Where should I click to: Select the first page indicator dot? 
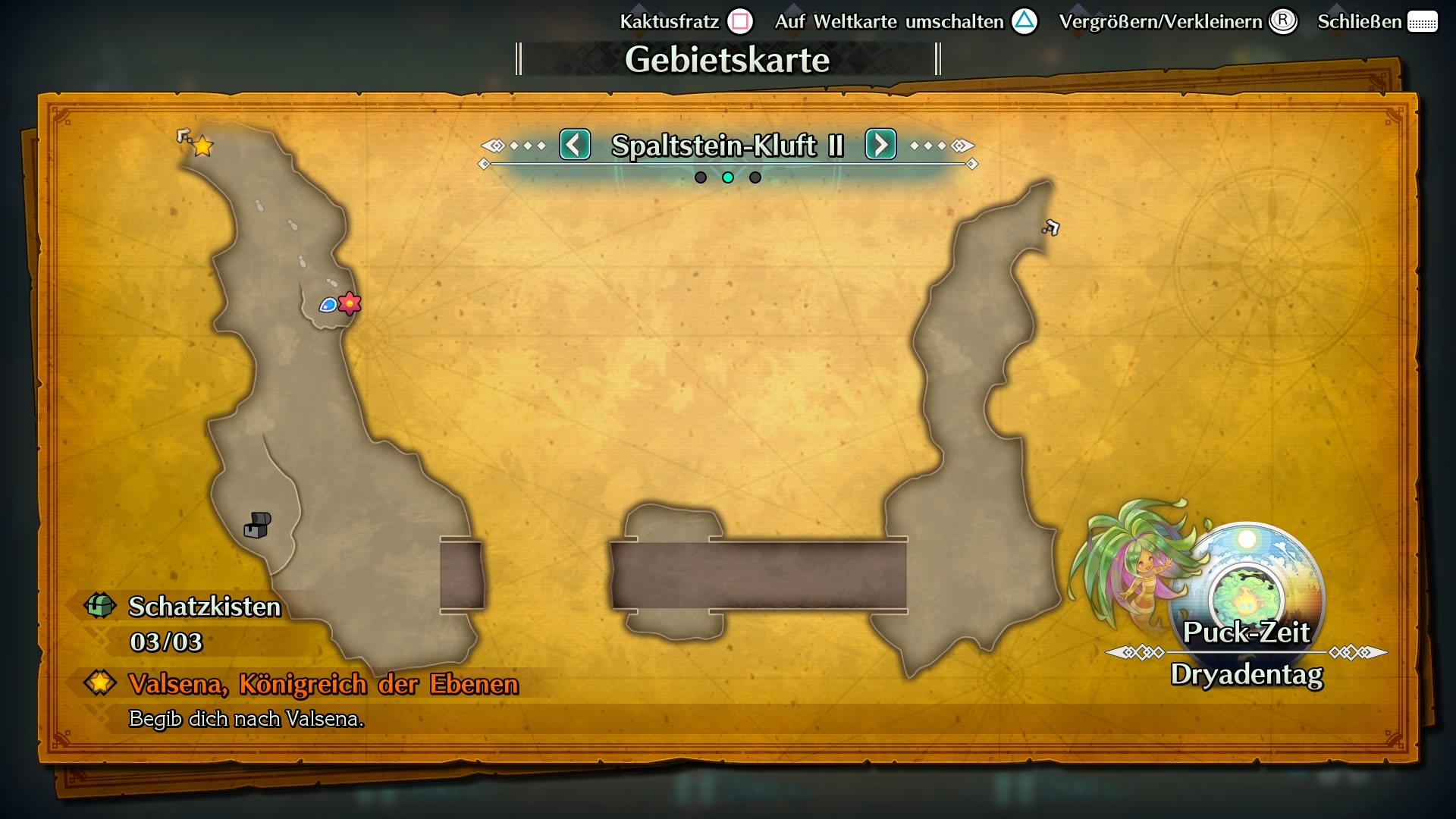[700, 177]
